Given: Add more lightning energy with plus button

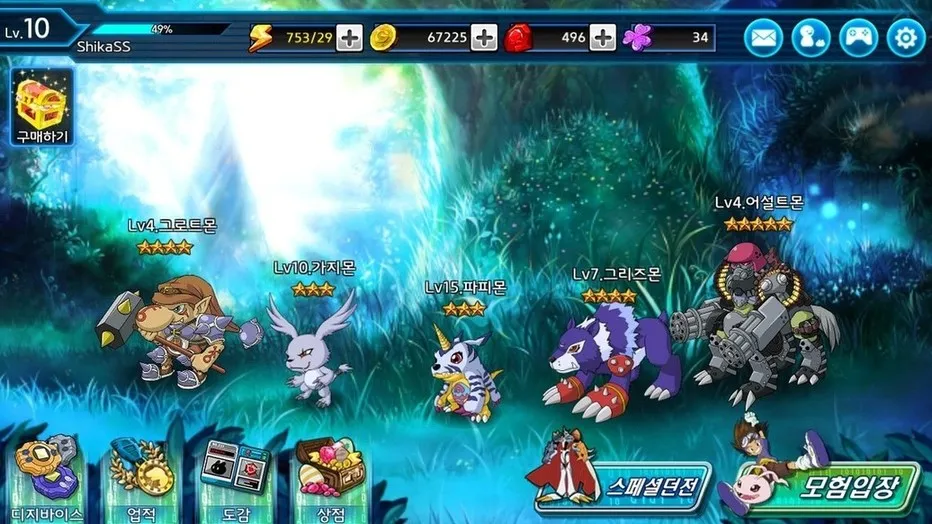Looking at the screenshot, I should (349, 38).
